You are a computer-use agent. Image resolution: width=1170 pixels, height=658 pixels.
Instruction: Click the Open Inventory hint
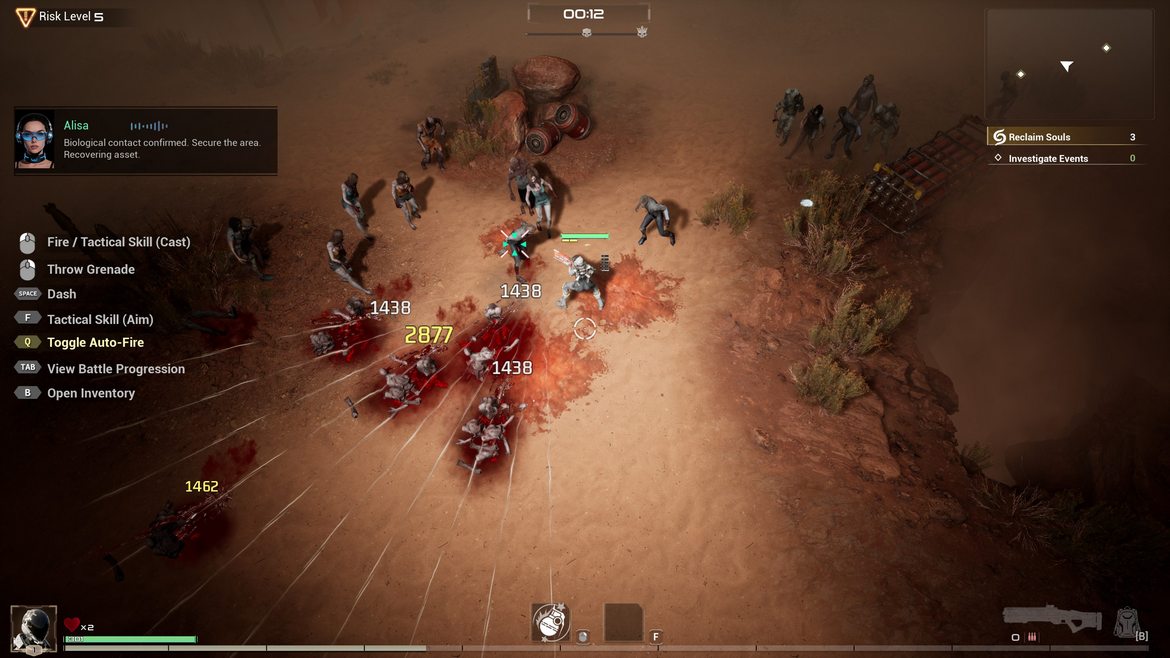[90, 393]
